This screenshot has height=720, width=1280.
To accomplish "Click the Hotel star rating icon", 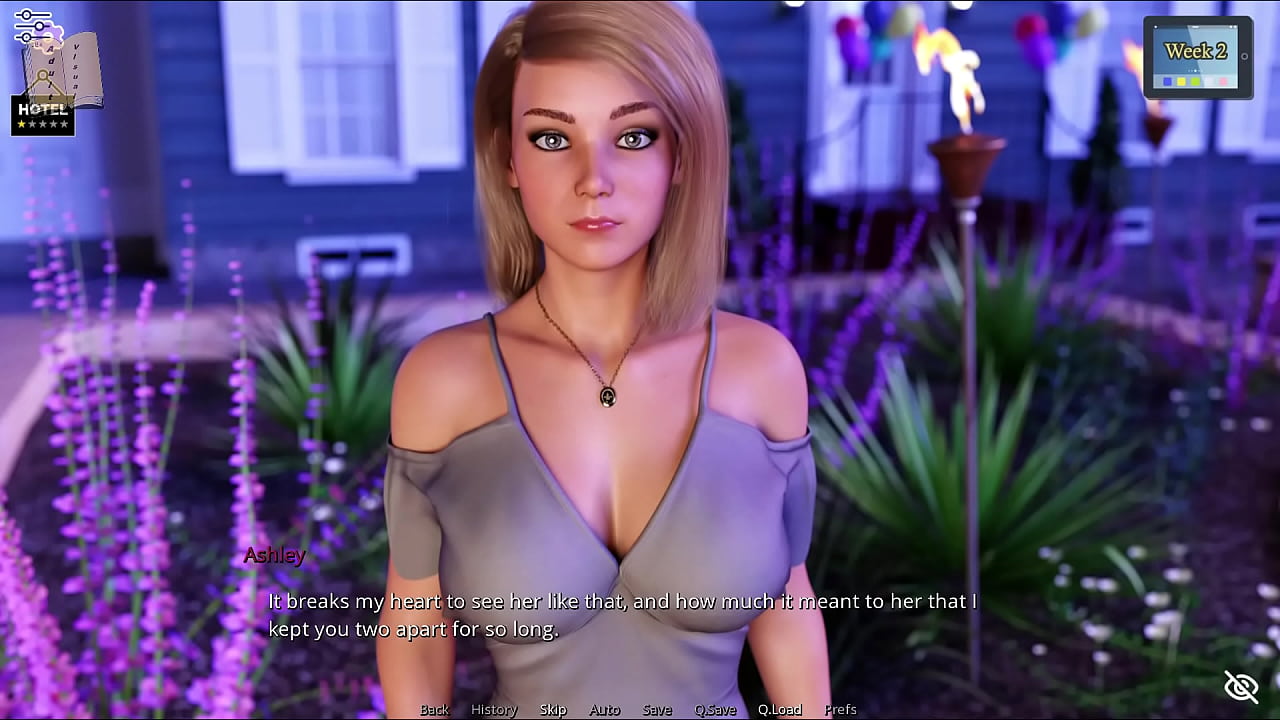I will (x=43, y=116).
